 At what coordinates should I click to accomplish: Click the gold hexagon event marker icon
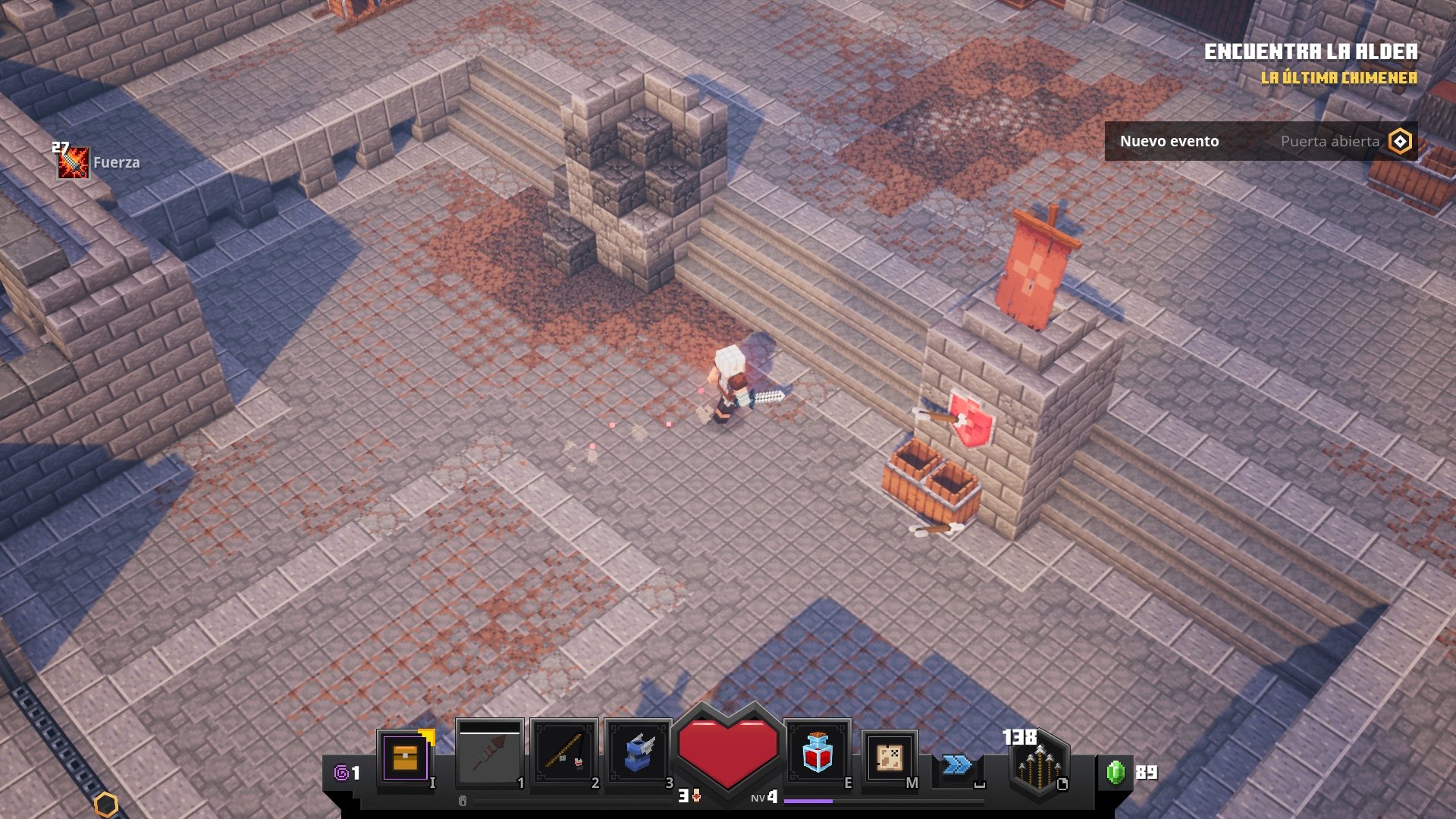[x=1400, y=141]
